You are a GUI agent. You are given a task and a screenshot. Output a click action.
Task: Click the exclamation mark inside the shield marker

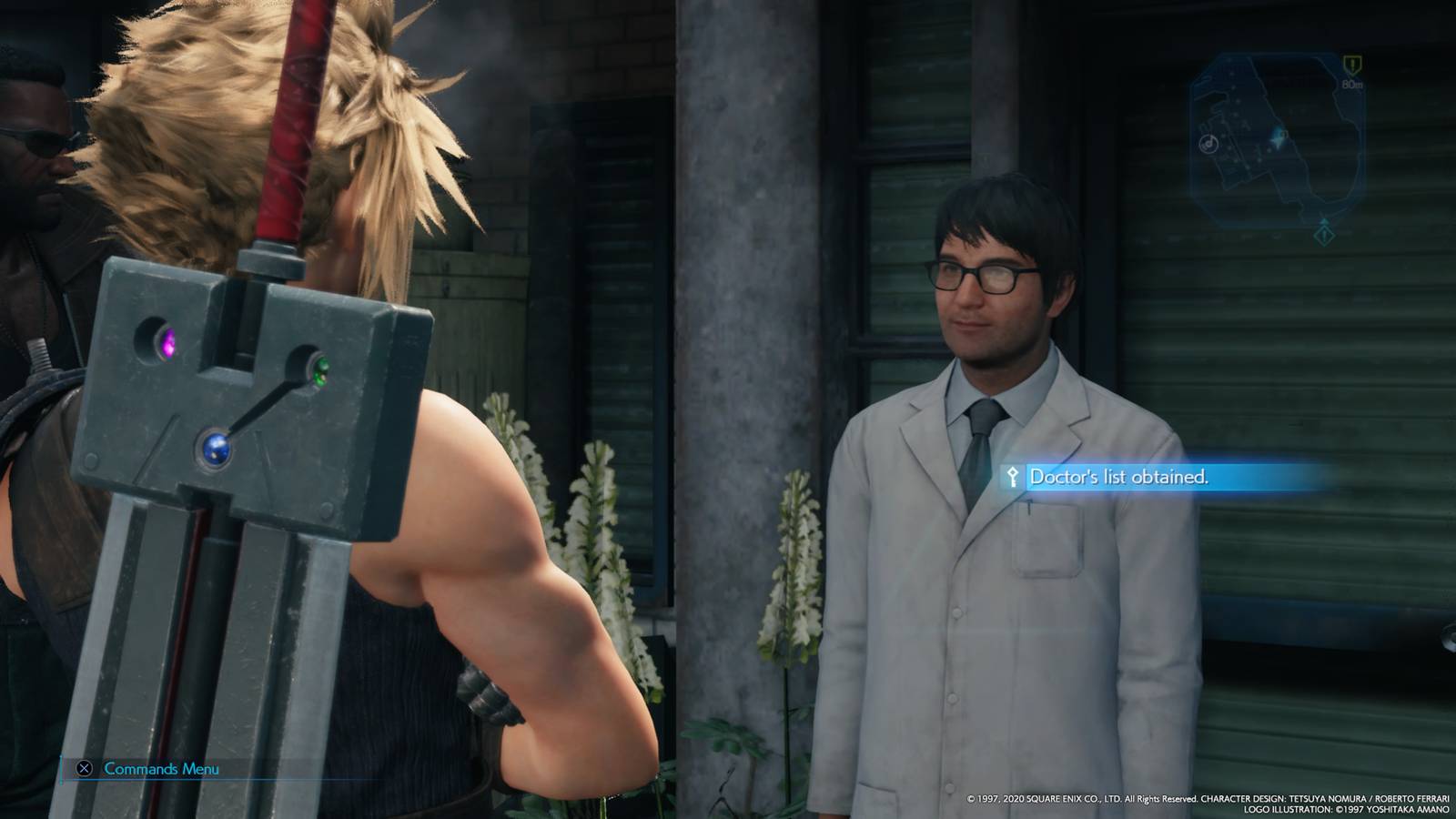(1352, 64)
